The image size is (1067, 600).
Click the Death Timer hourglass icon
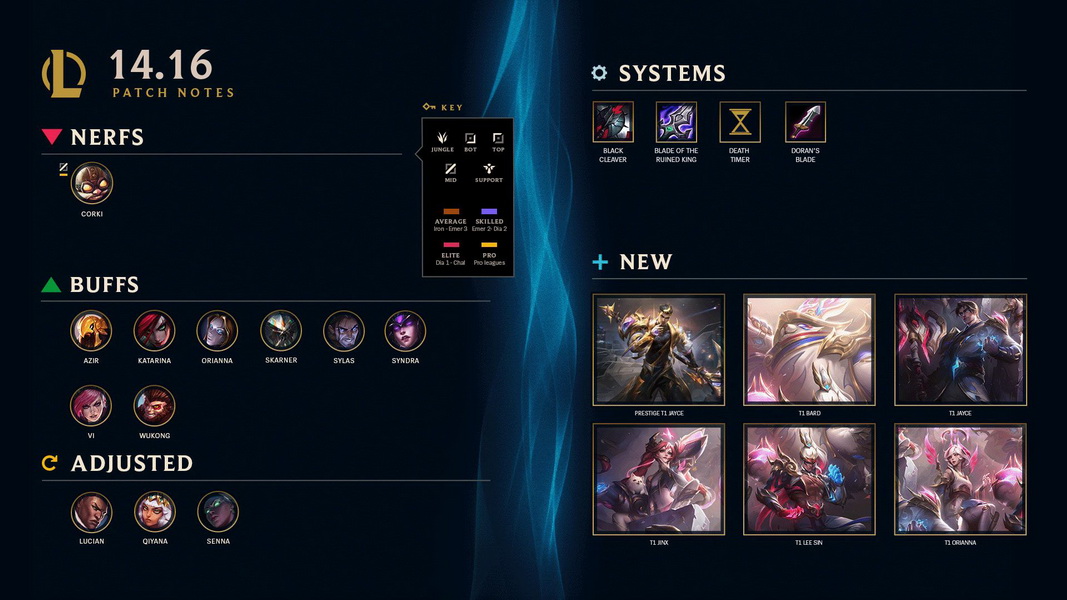click(x=740, y=123)
